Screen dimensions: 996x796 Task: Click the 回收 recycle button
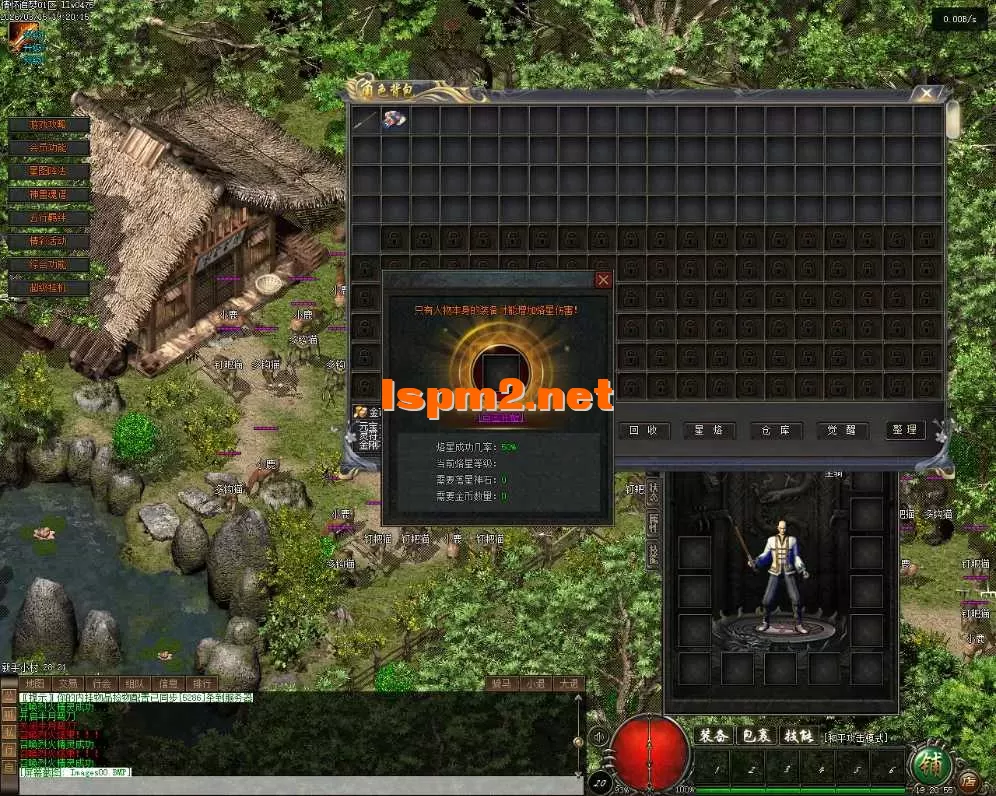(x=643, y=430)
